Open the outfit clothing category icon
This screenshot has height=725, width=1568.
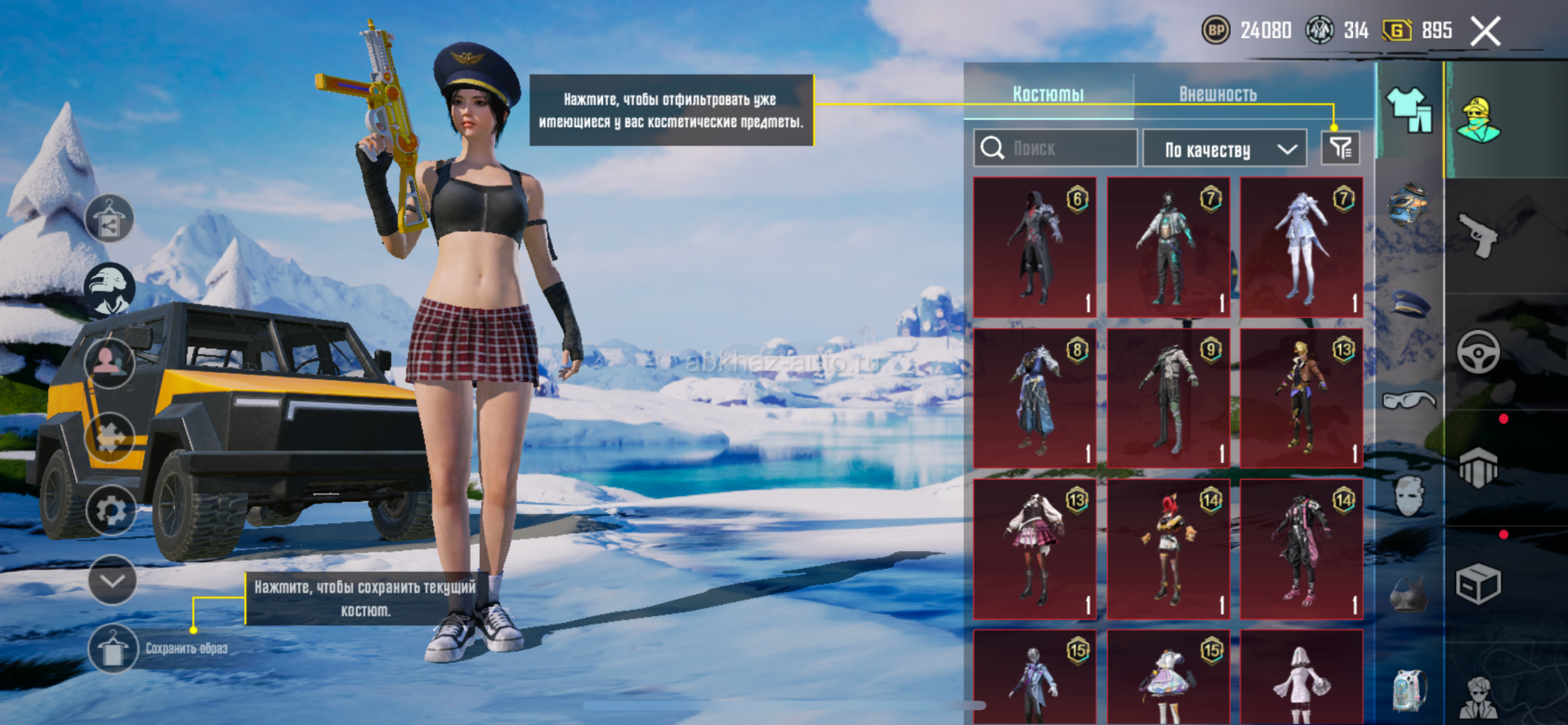[1409, 110]
